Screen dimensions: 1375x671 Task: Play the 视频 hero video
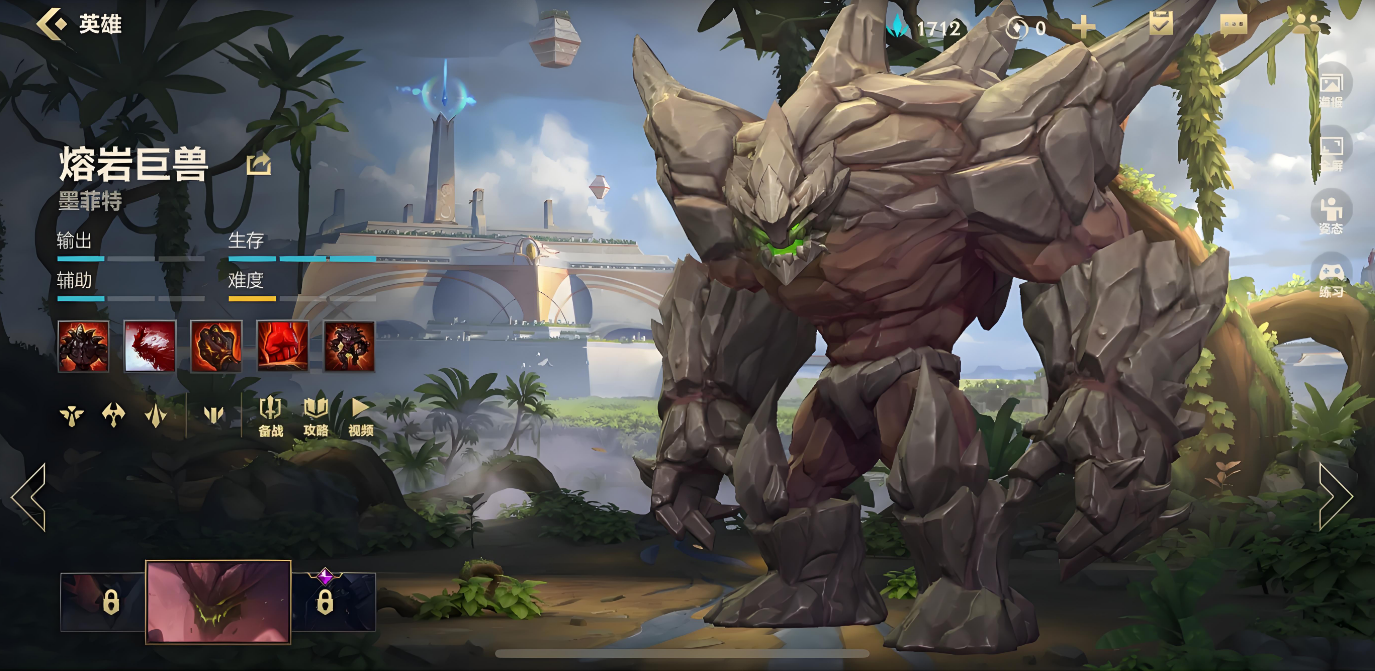click(361, 415)
